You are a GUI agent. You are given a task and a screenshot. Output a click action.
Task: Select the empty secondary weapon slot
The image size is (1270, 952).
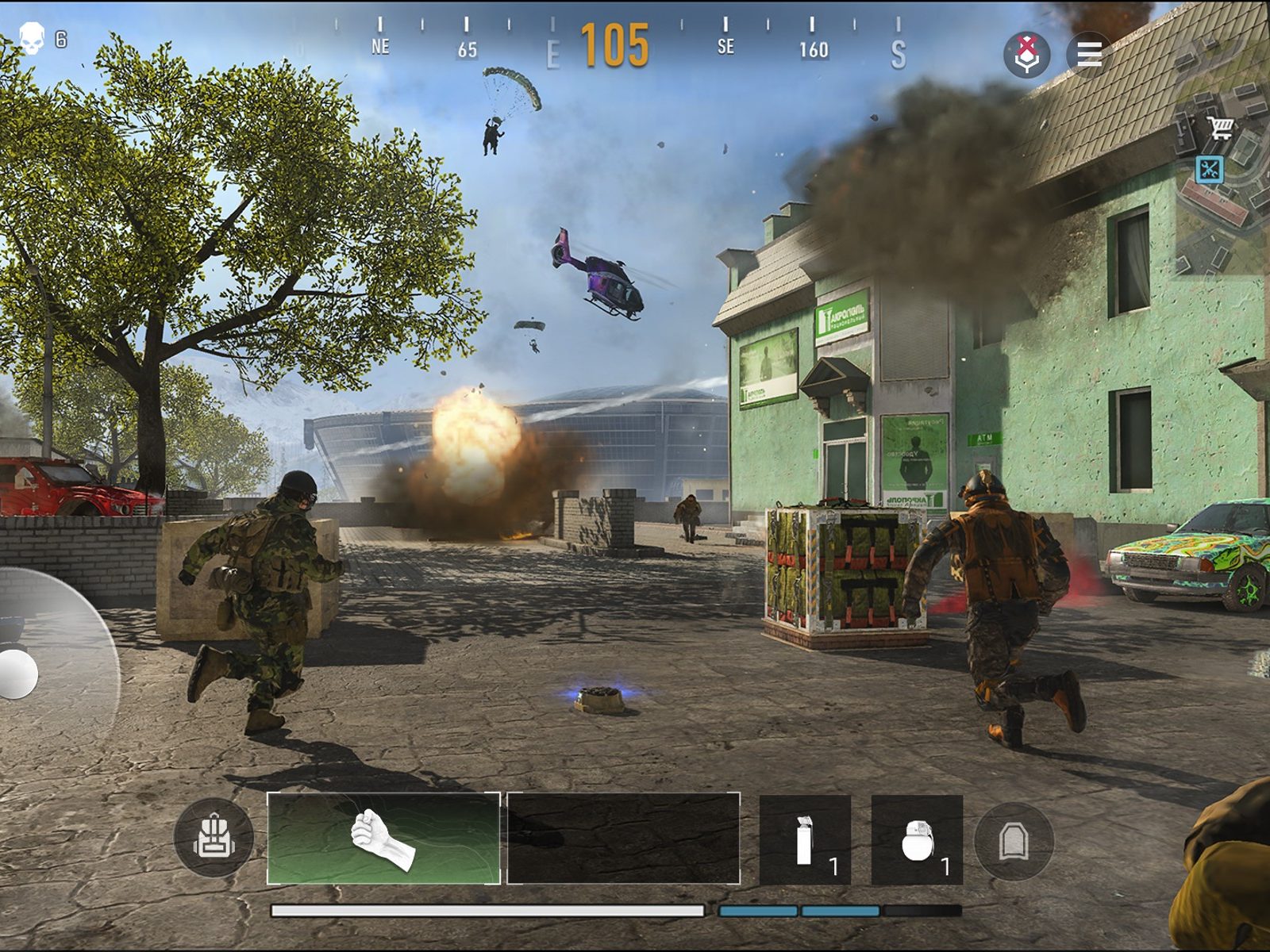(623, 838)
